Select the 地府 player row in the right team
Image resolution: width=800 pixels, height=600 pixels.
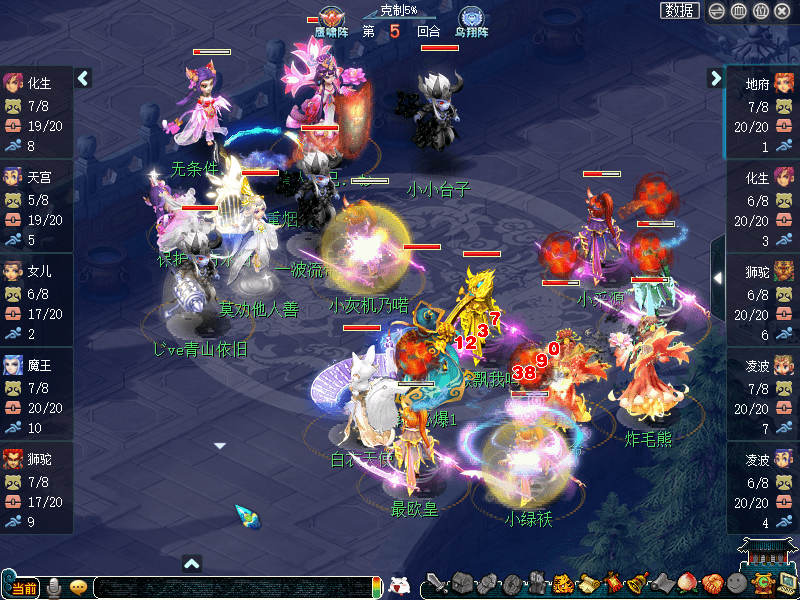[x=763, y=115]
